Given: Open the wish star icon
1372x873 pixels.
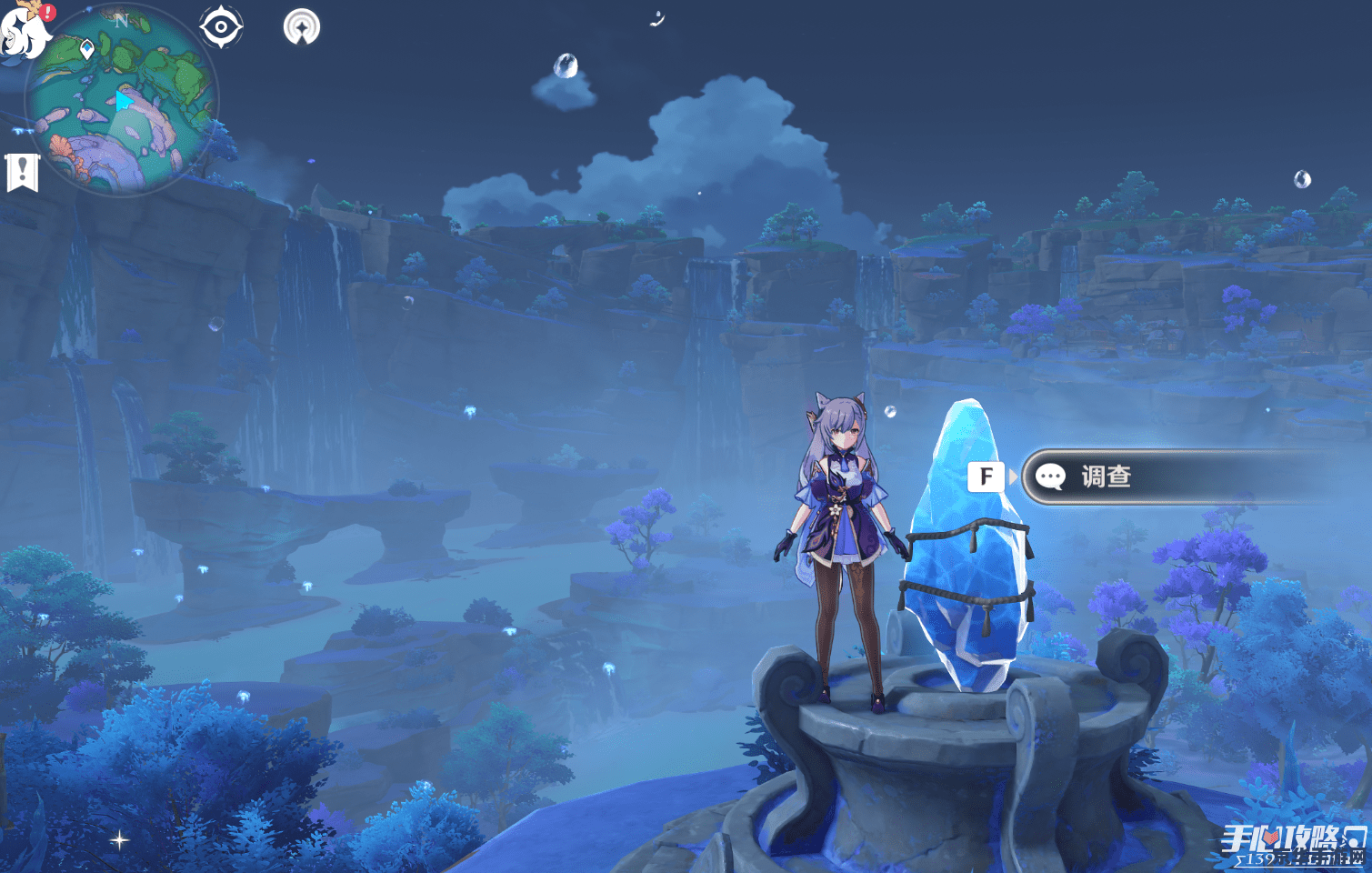Looking at the screenshot, I should [301, 27].
